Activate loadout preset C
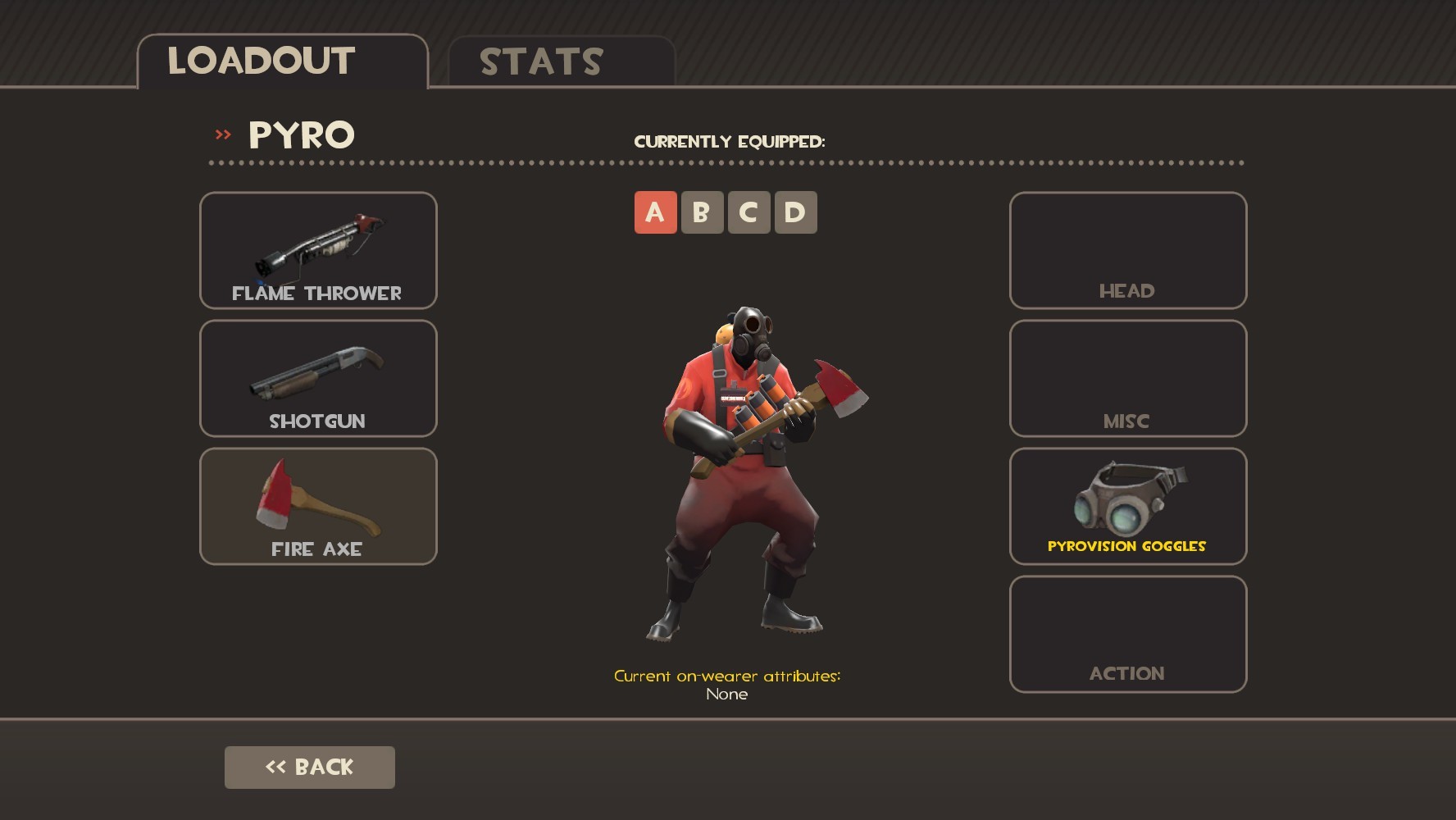Image resolution: width=1456 pixels, height=820 pixels. coord(750,212)
